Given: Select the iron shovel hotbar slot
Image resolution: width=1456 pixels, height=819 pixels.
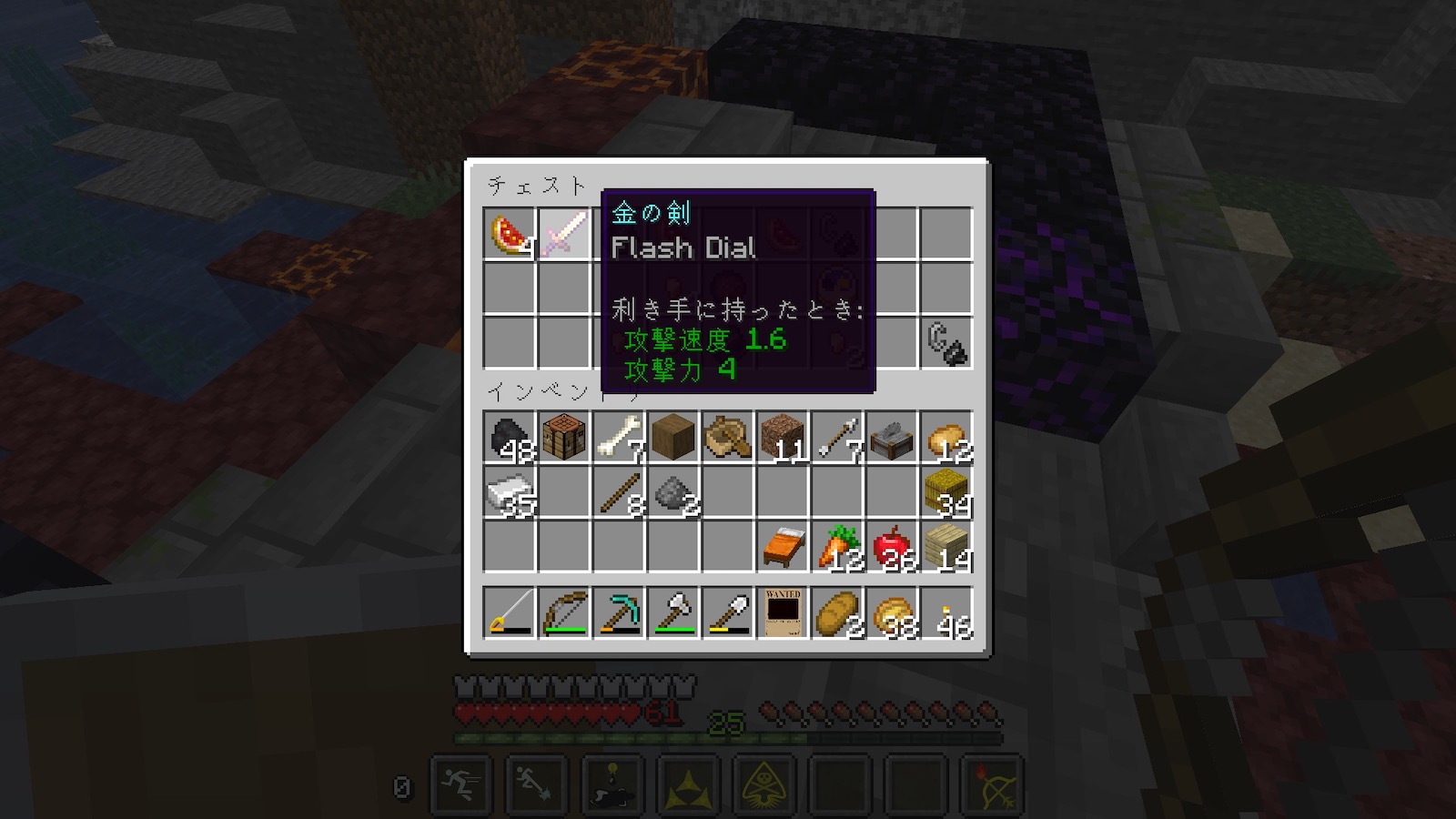Looking at the screenshot, I should (x=728, y=612).
